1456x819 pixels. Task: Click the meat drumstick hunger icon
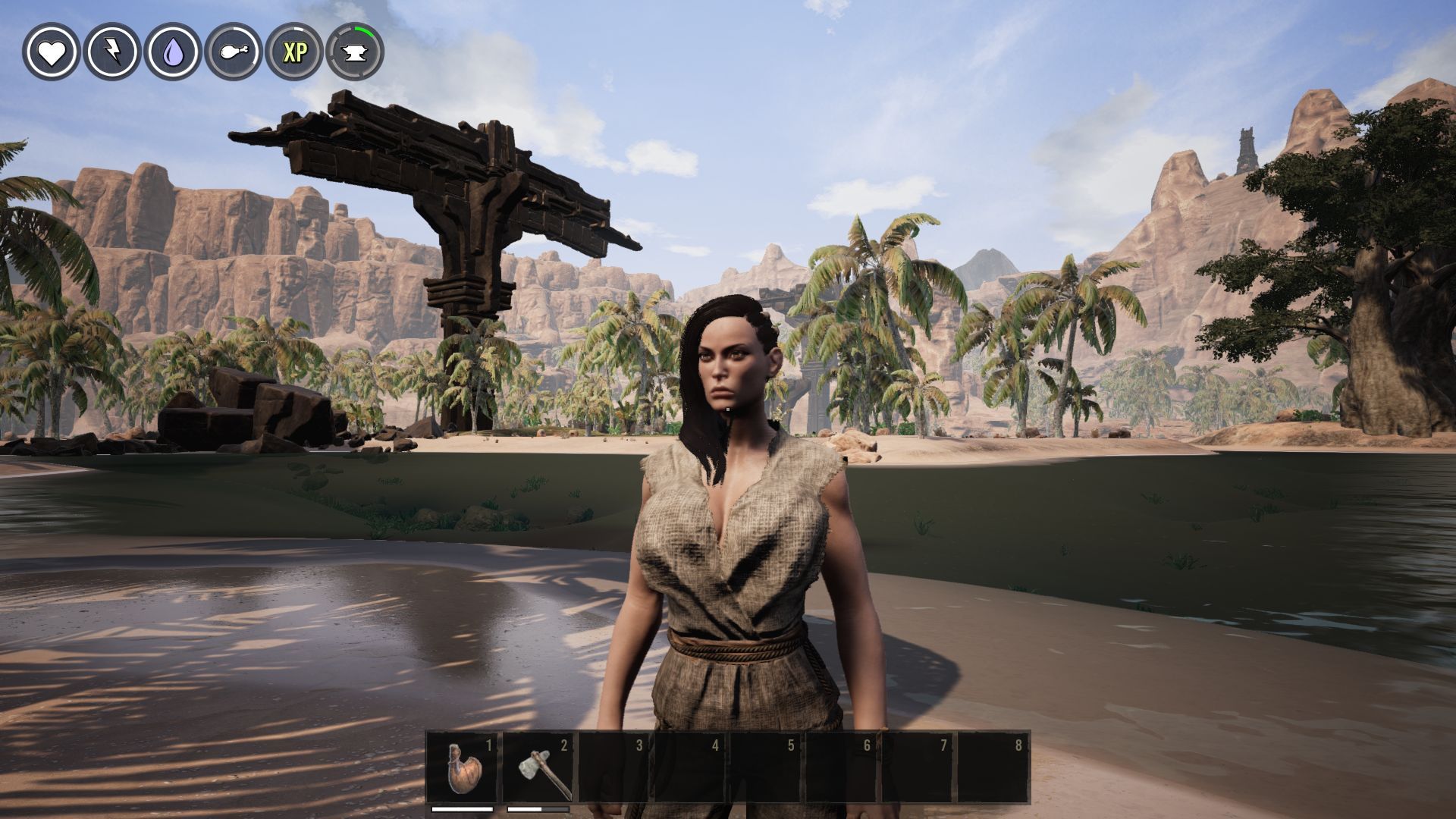234,52
